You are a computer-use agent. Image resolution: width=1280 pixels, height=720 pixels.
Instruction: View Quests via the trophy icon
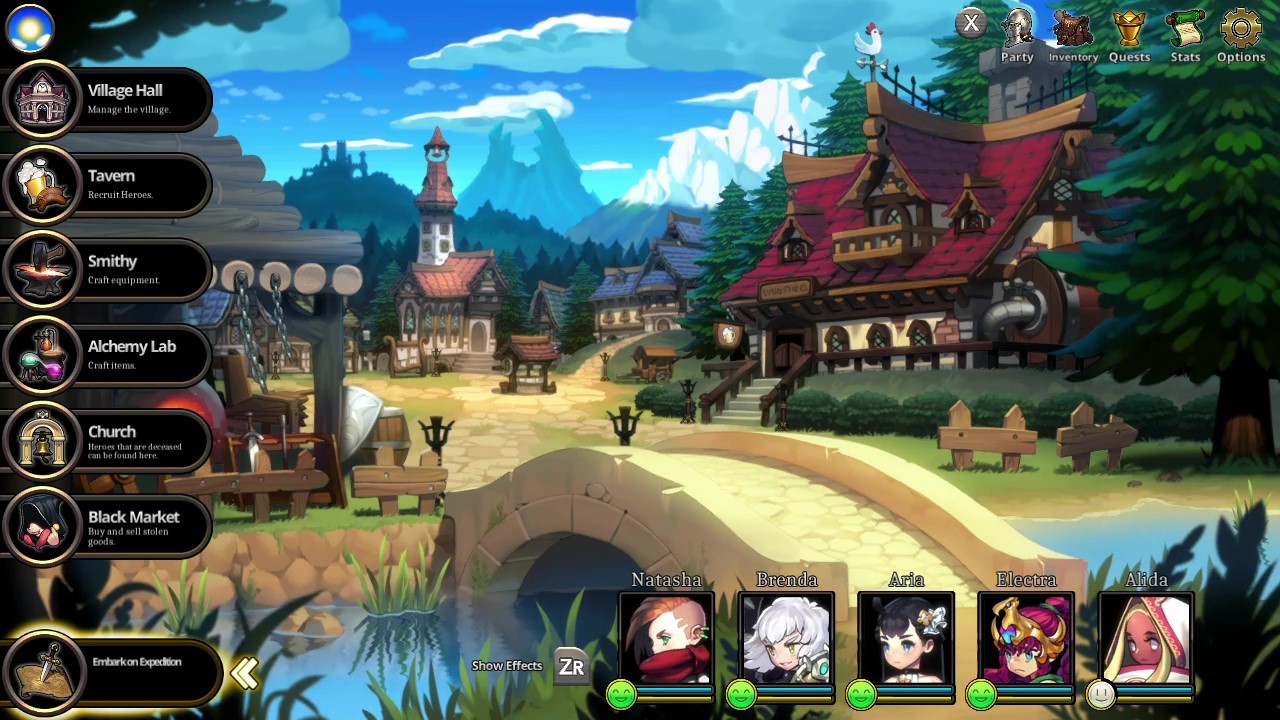tap(1129, 27)
